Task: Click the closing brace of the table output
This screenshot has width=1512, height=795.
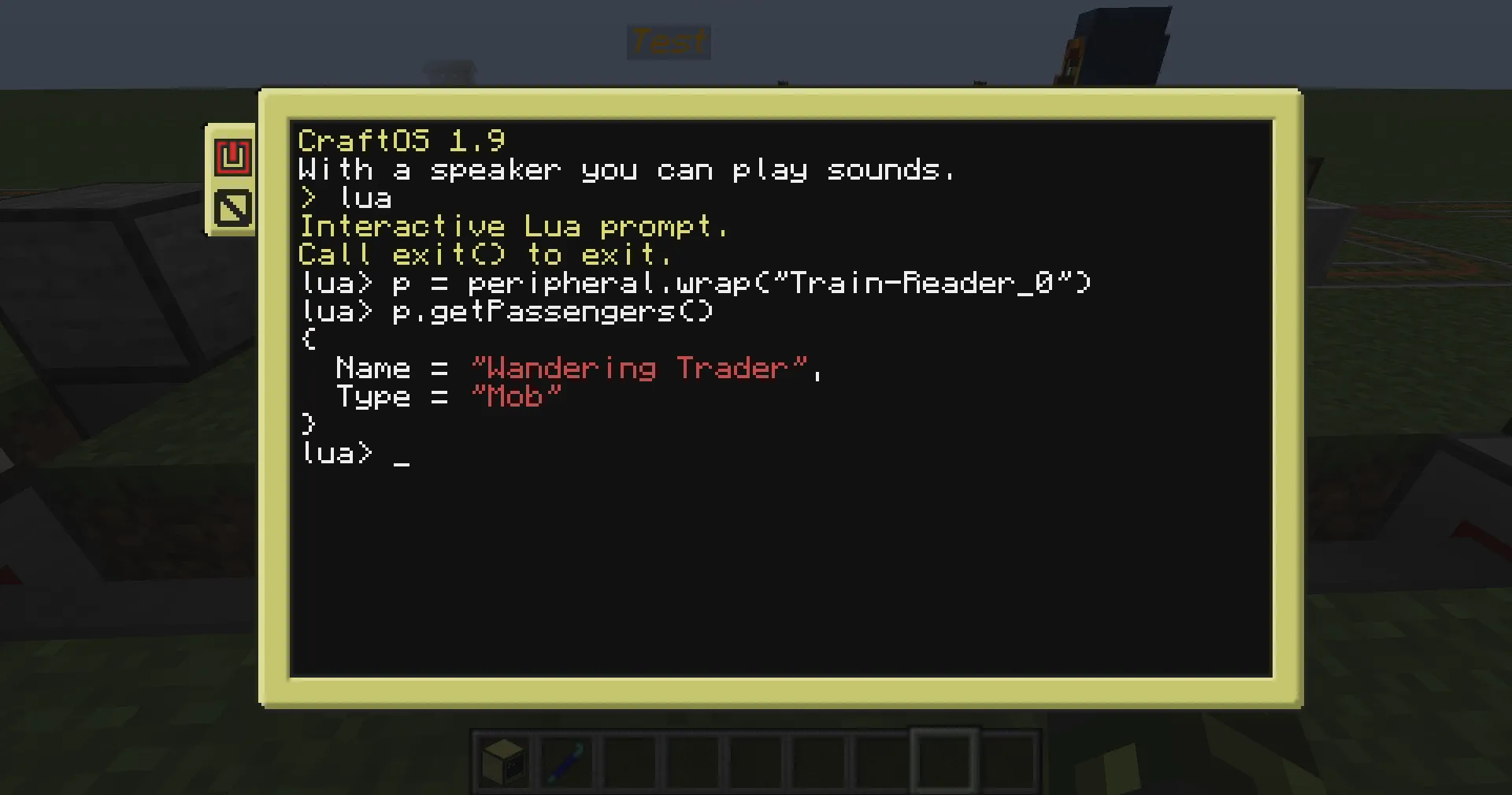Action: pos(307,424)
